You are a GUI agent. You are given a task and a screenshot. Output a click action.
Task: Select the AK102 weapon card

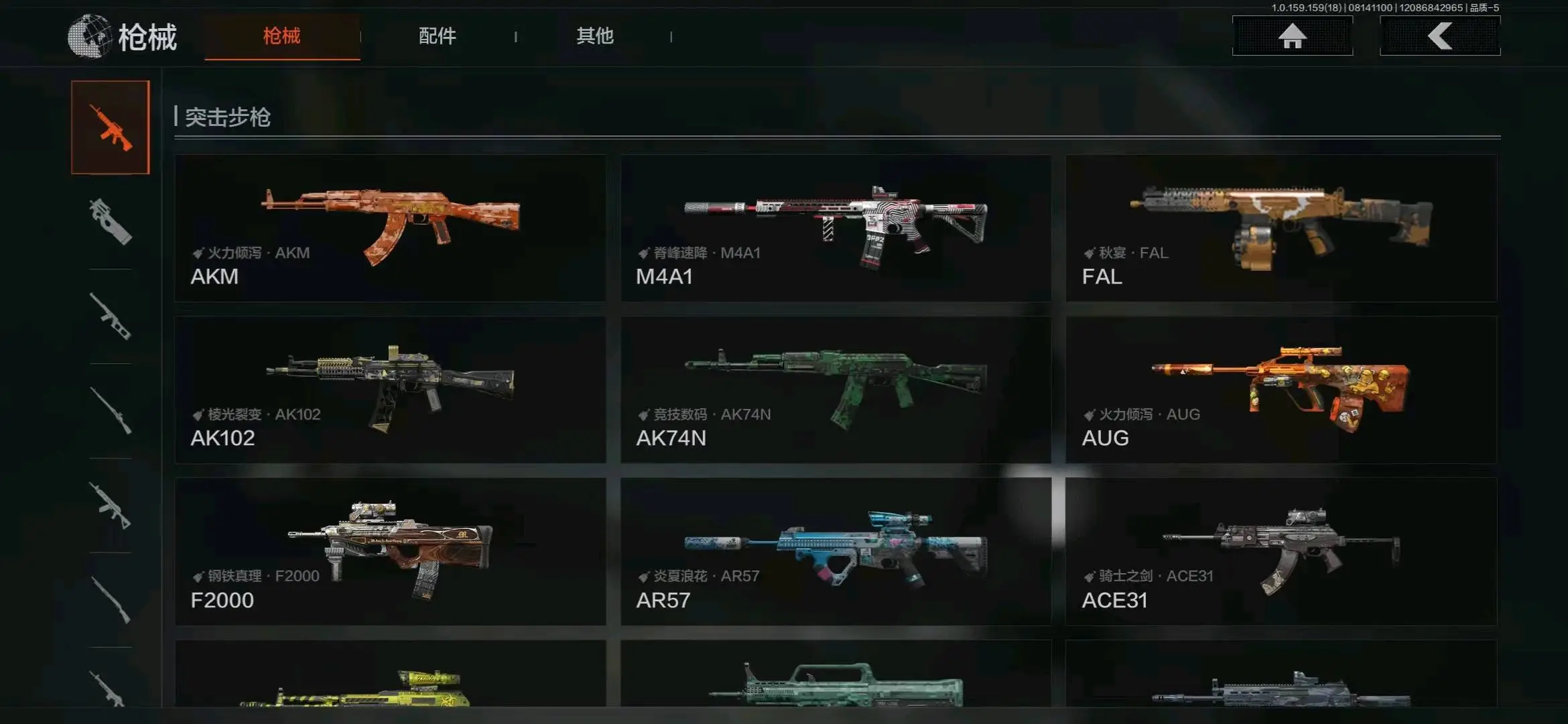[x=390, y=390]
